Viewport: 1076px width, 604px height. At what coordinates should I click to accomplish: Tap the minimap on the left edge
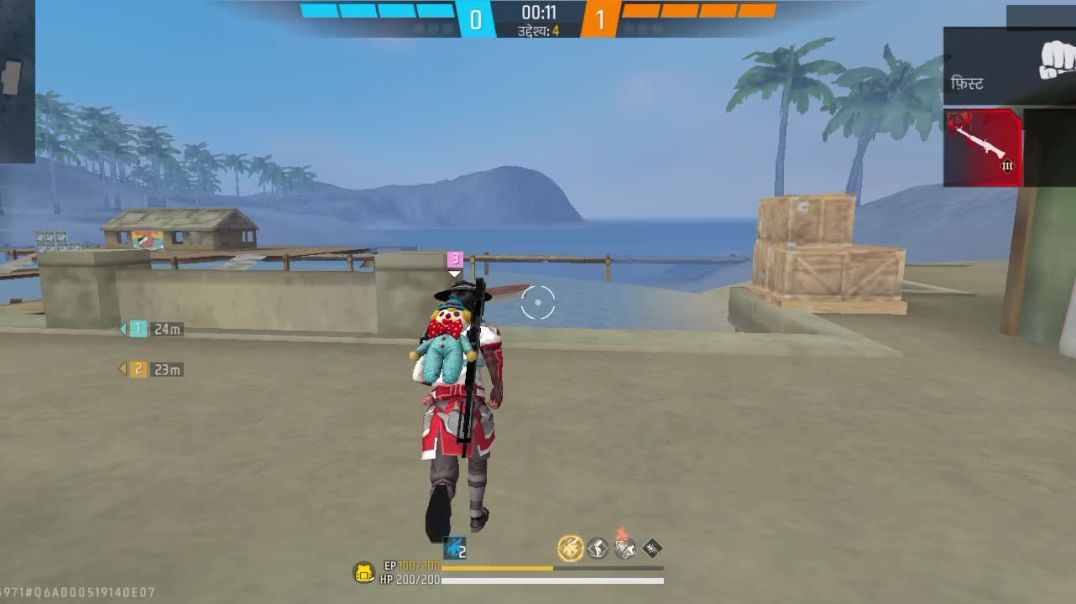[x=14, y=80]
